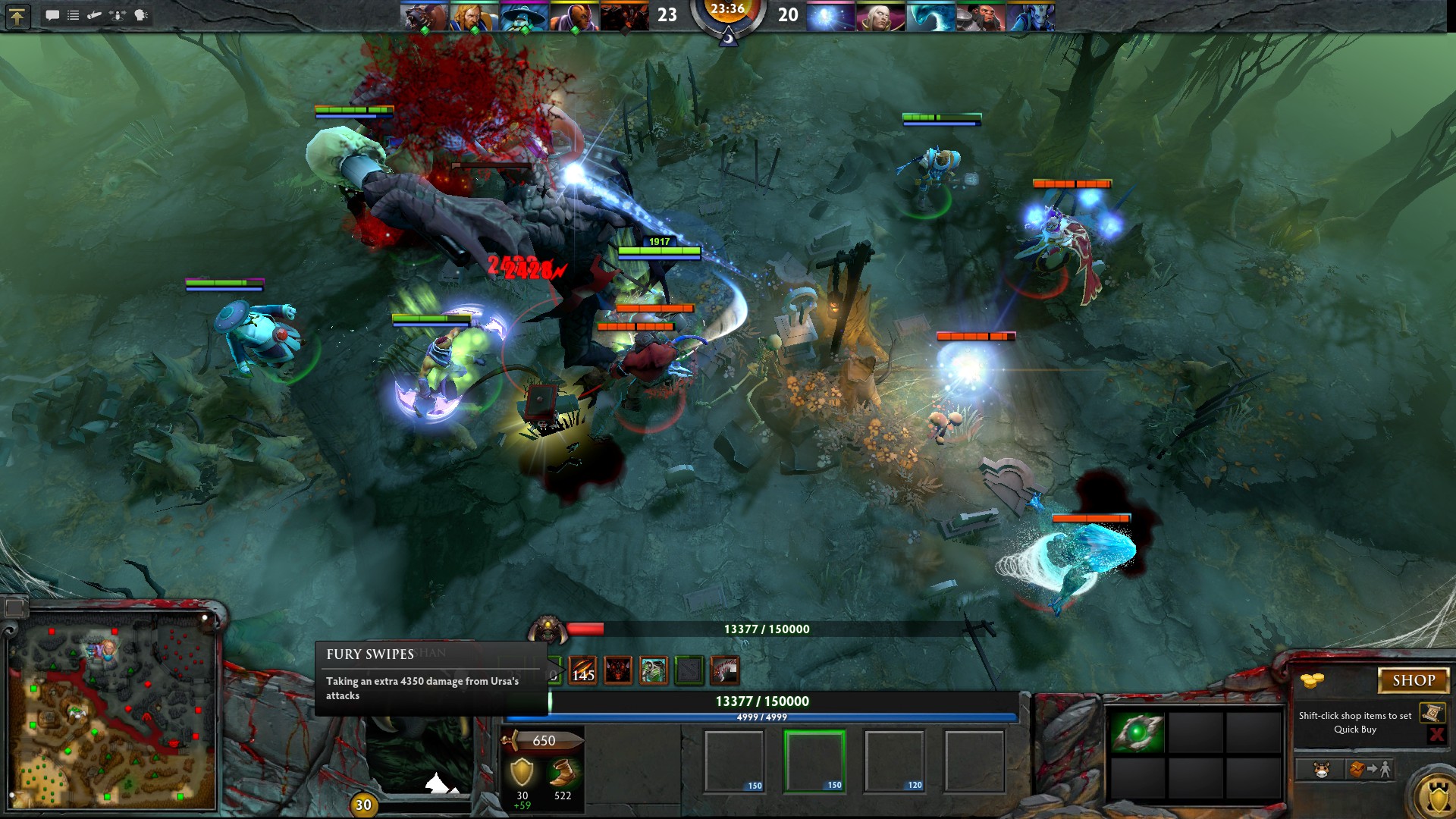Screen dimensions: 1456x819
Task: Click the voice chat talking-head icon
Action: point(141,15)
